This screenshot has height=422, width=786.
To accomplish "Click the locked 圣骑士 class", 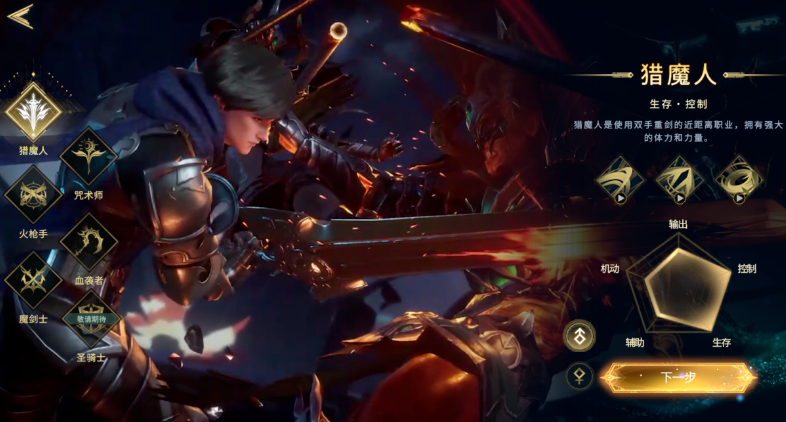I will [x=90, y=319].
